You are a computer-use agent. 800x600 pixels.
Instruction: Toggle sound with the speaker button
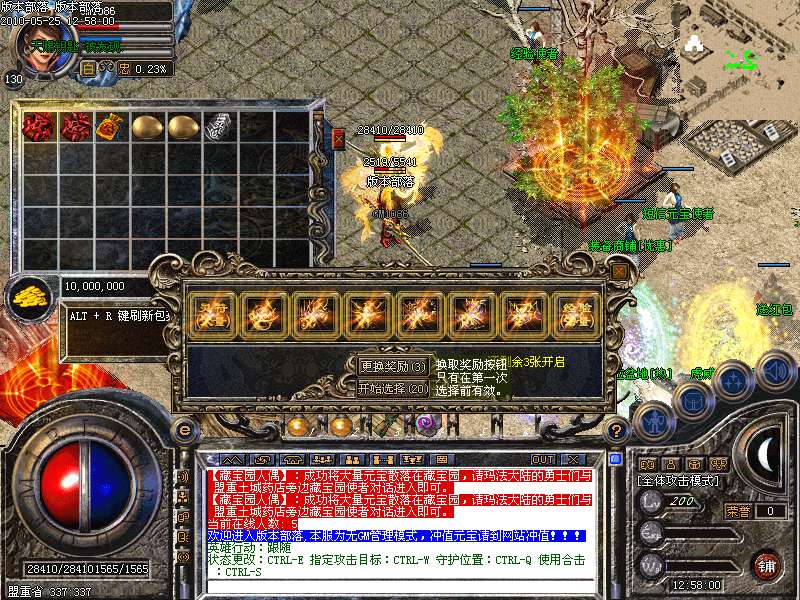775,371
